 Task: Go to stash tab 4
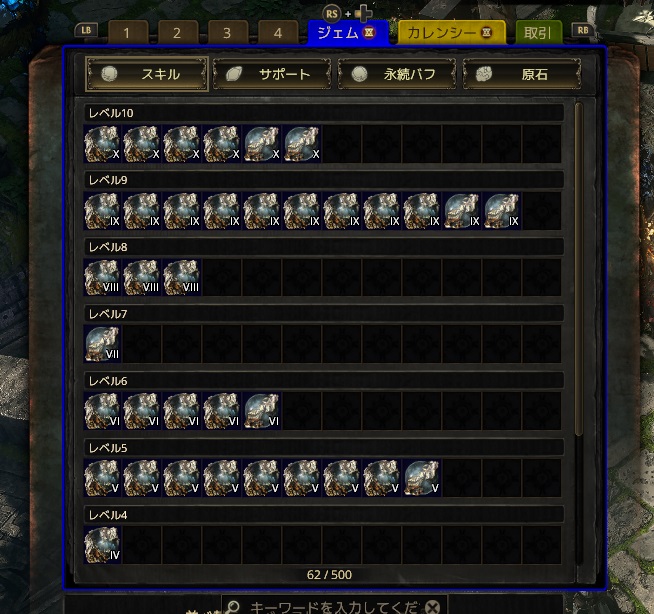tap(278, 32)
